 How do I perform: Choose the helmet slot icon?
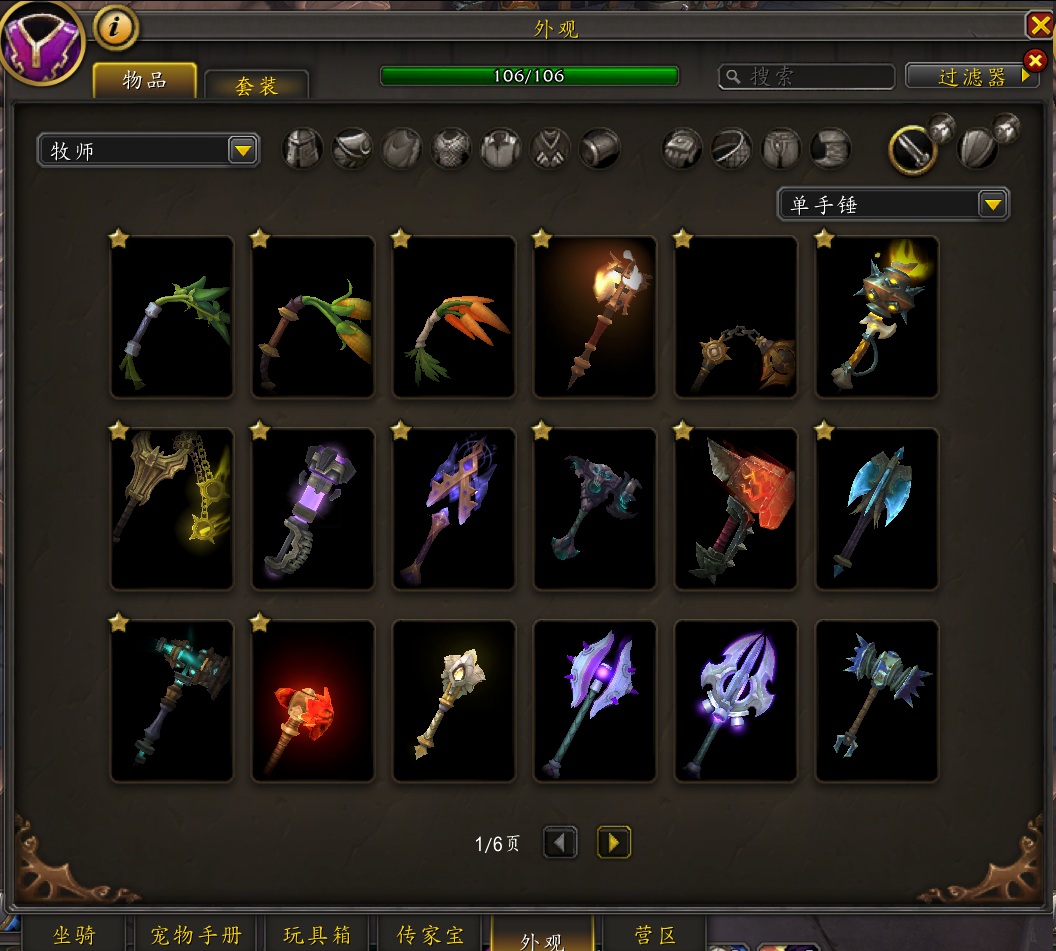(x=303, y=149)
